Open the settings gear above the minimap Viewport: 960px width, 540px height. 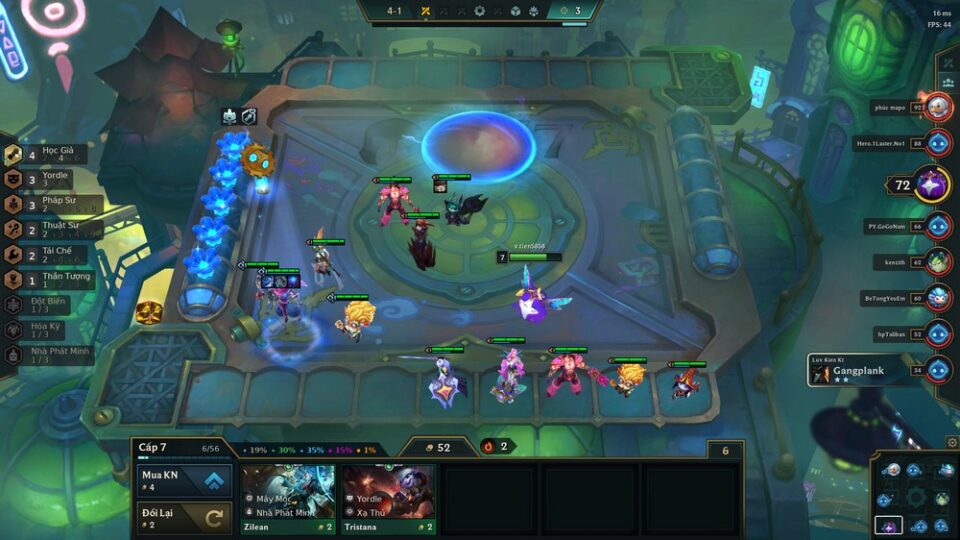[951, 442]
